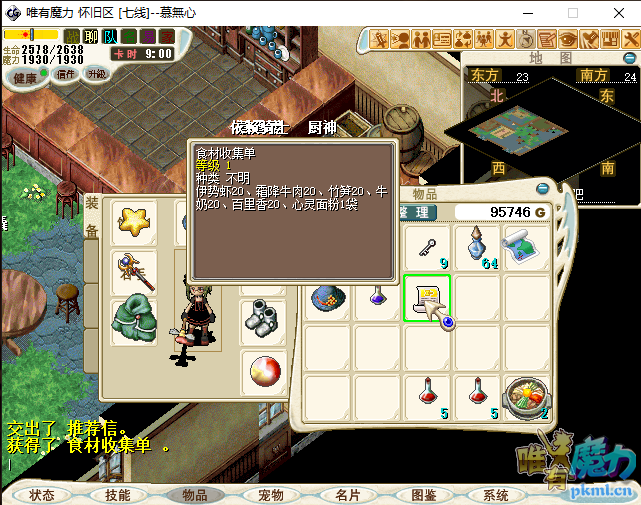Switch to the 技能 skills tab
This screenshot has height=505, width=641.
tap(117, 495)
